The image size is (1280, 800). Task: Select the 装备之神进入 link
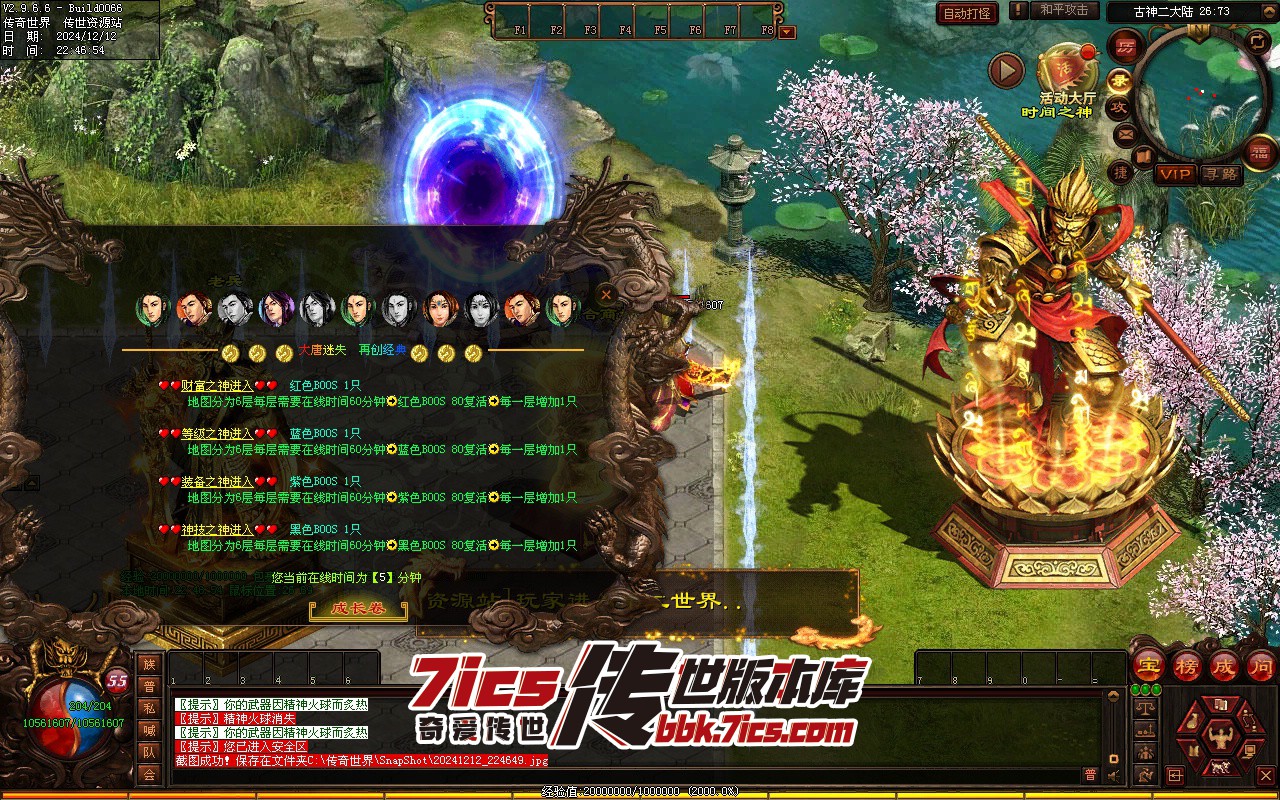tap(217, 481)
